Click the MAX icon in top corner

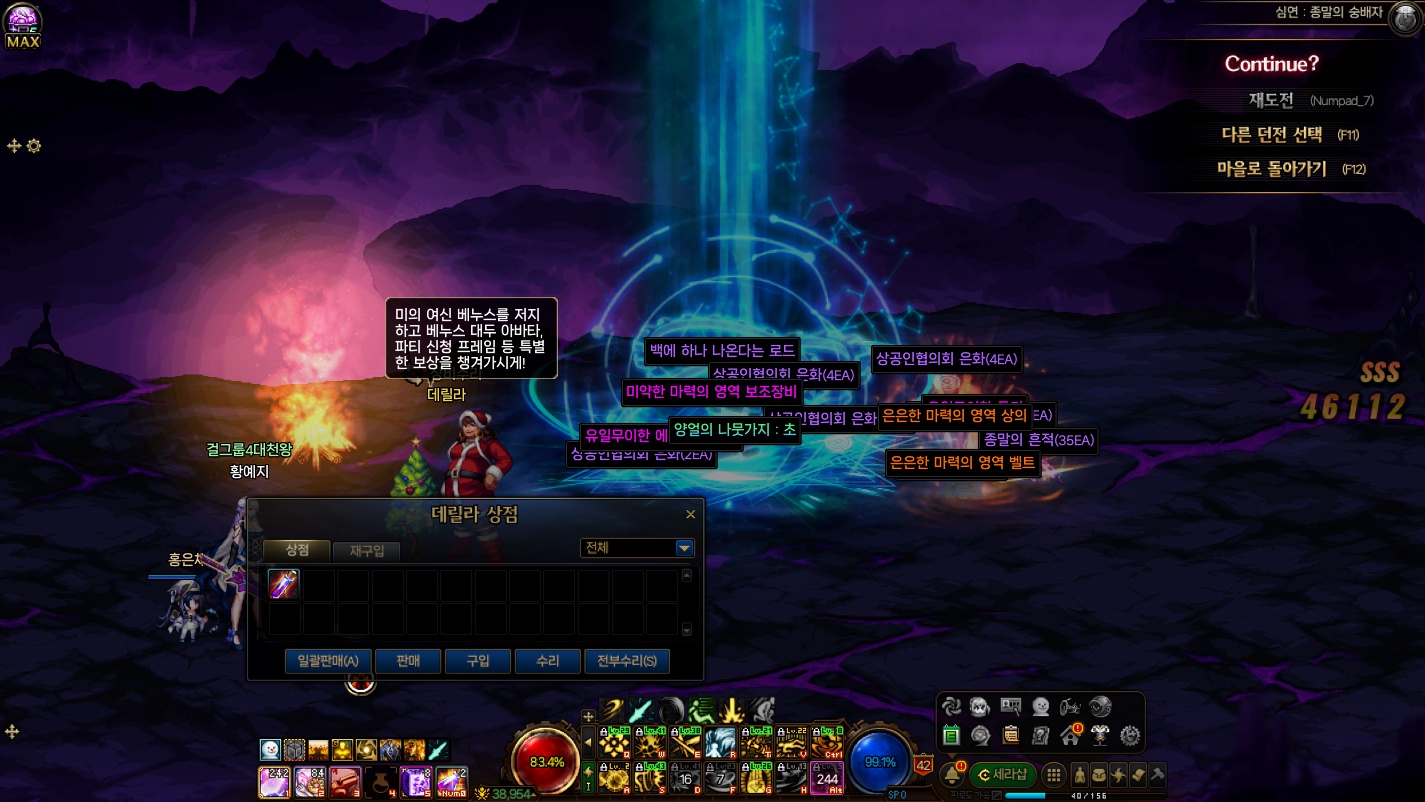tap(22, 27)
